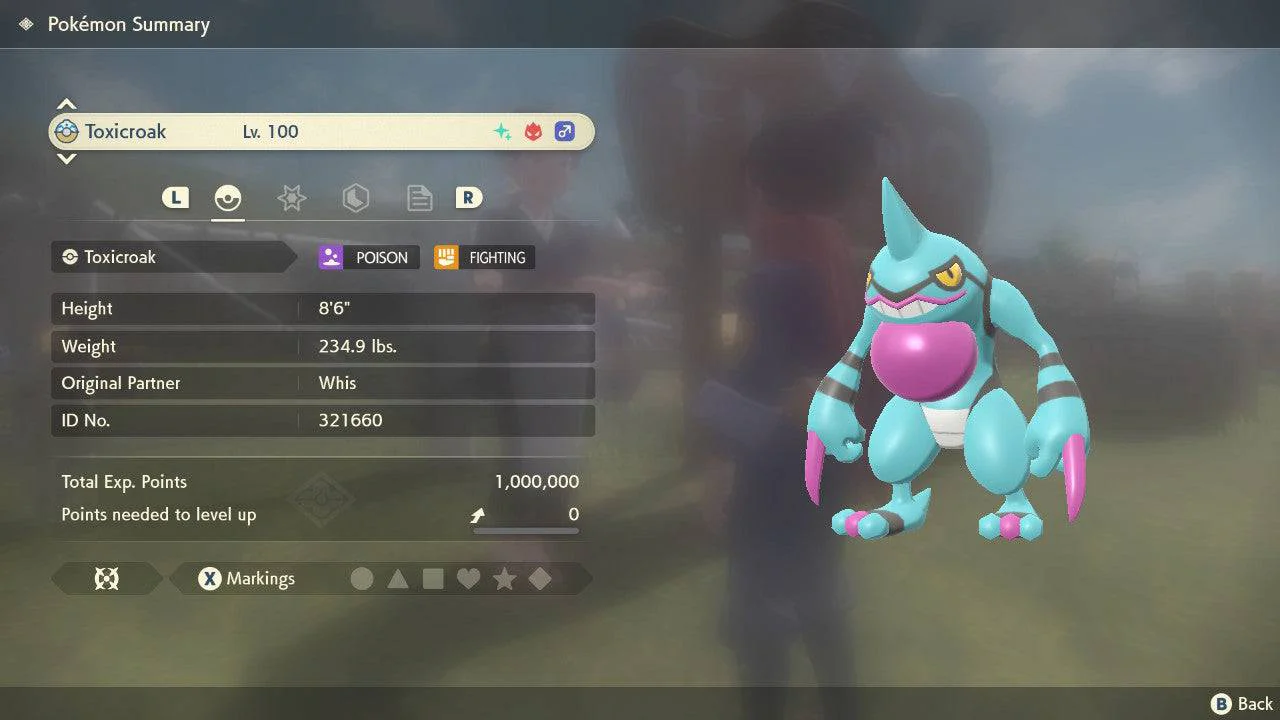
Task: Toggle the triangle marking
Action: click(x=398, y=579)
